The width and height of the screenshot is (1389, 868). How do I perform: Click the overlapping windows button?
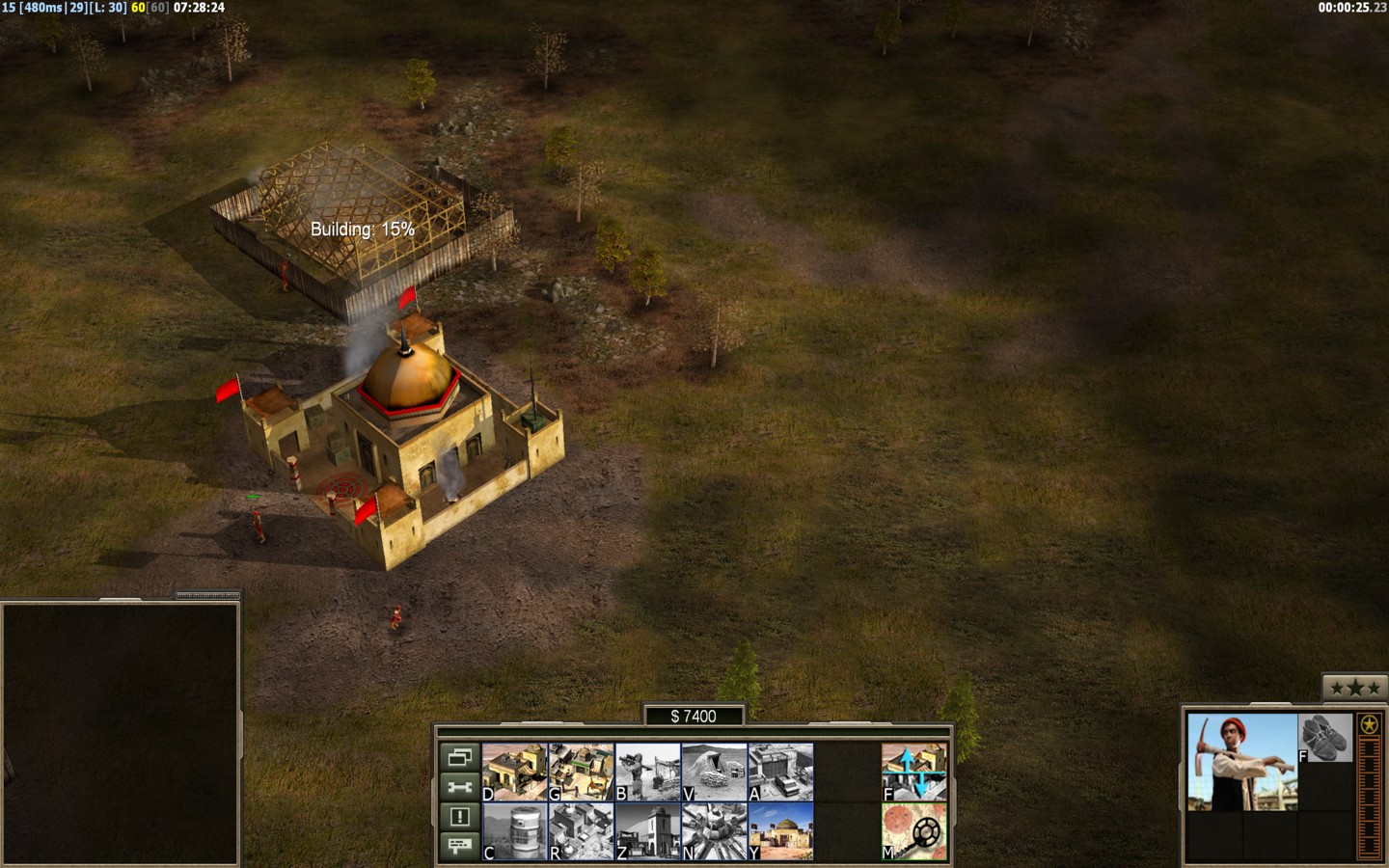pos(459,758)
